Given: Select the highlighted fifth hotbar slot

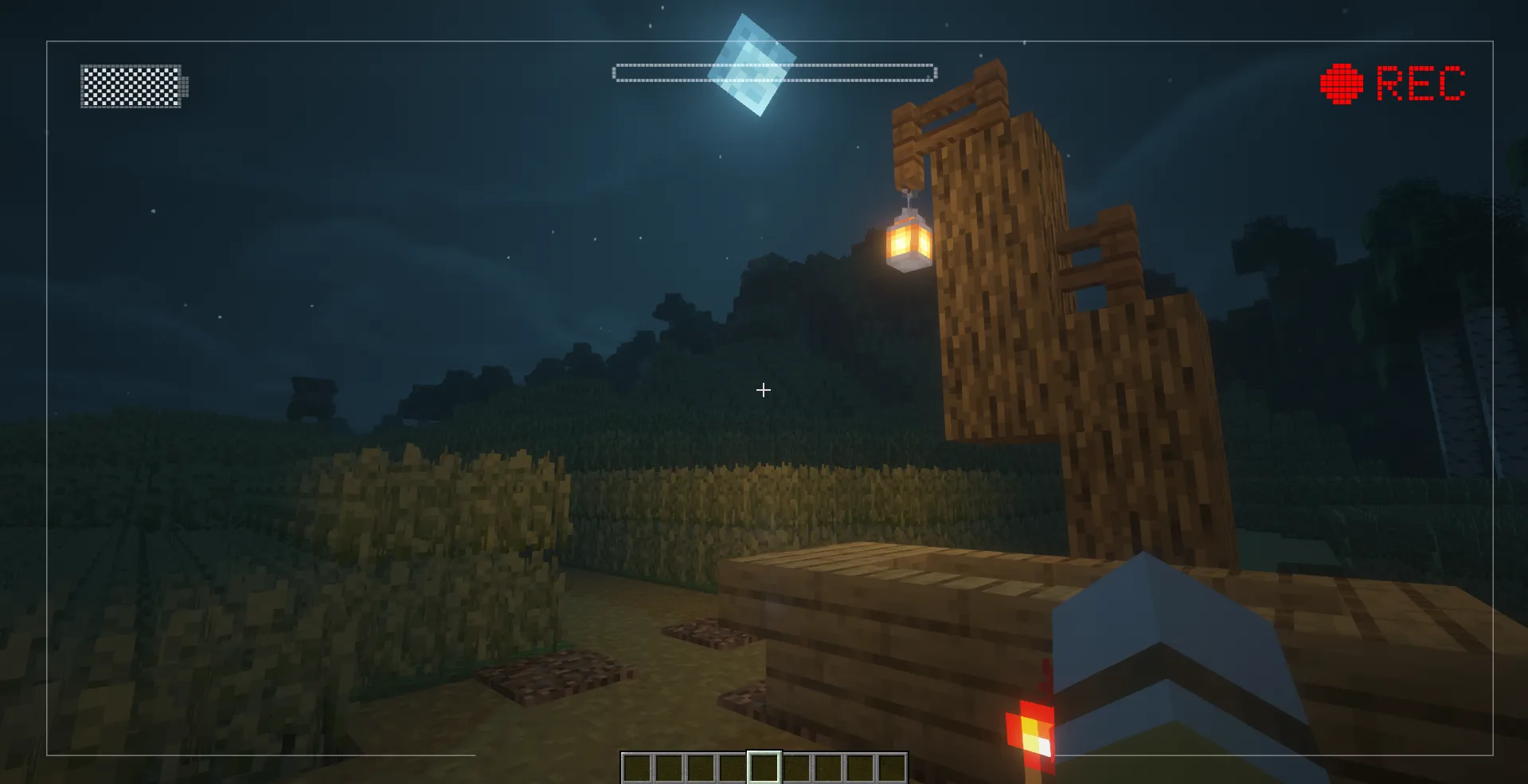Looking at the screenshot, I should [764, 766].
